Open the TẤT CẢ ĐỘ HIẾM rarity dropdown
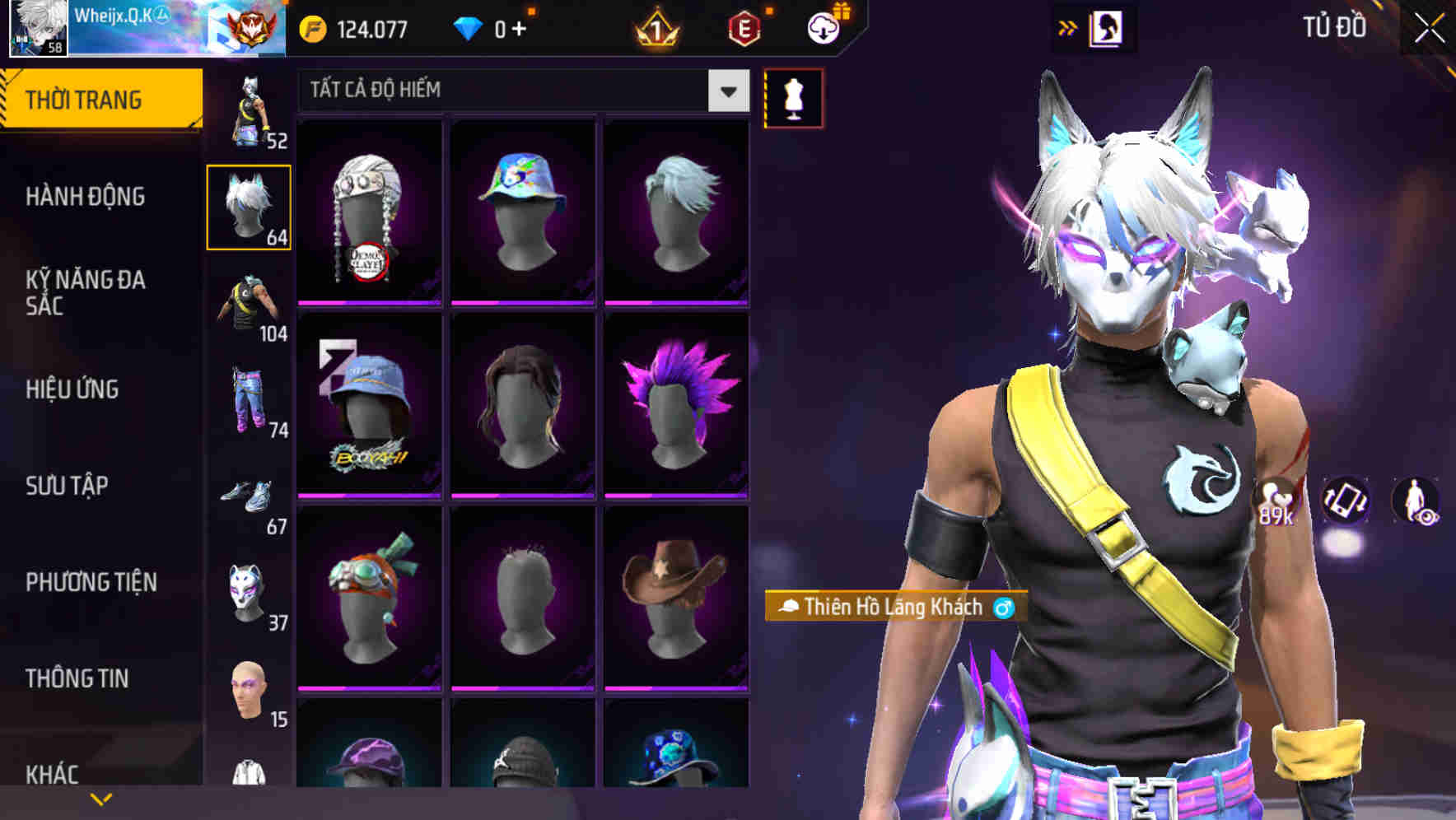This screenshot has height=820, width=1456. [x=519, y=91]
